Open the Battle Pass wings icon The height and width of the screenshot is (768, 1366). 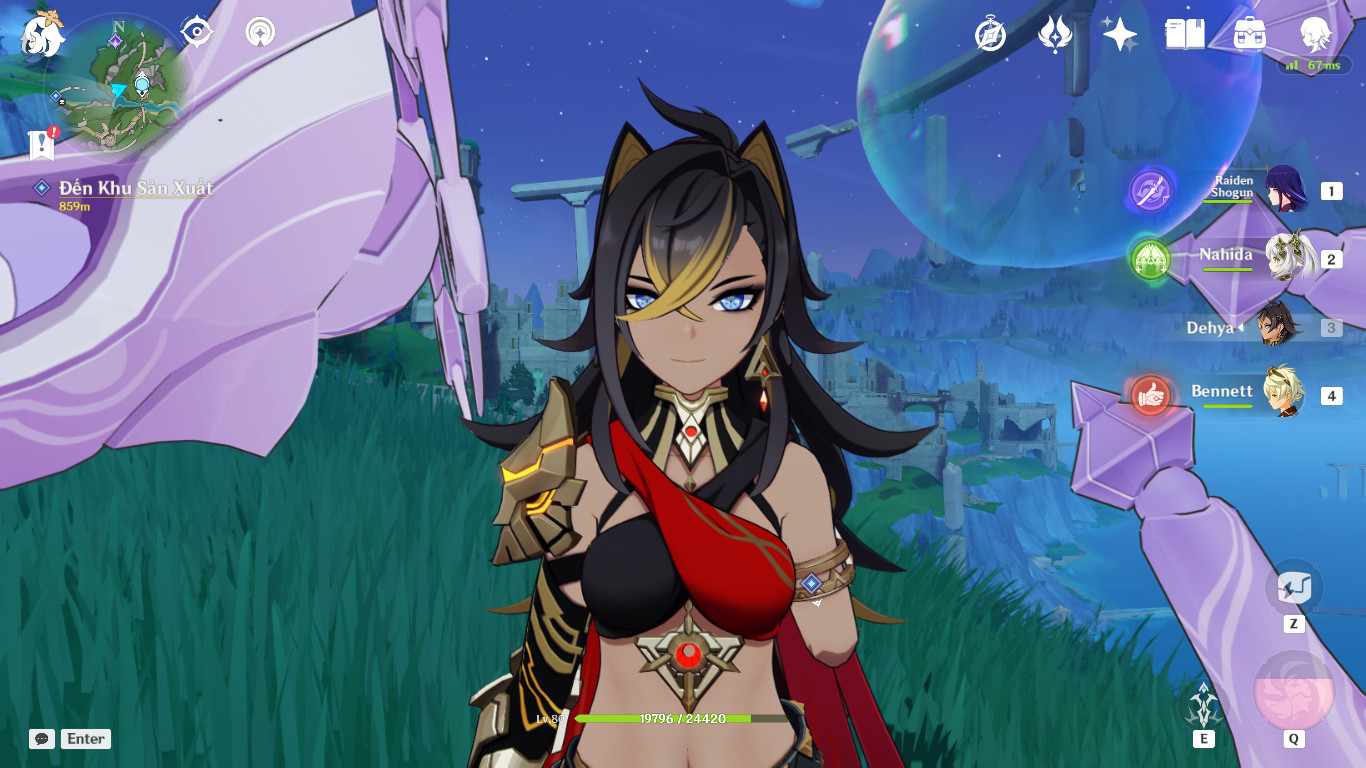[x=1055, y=35]
